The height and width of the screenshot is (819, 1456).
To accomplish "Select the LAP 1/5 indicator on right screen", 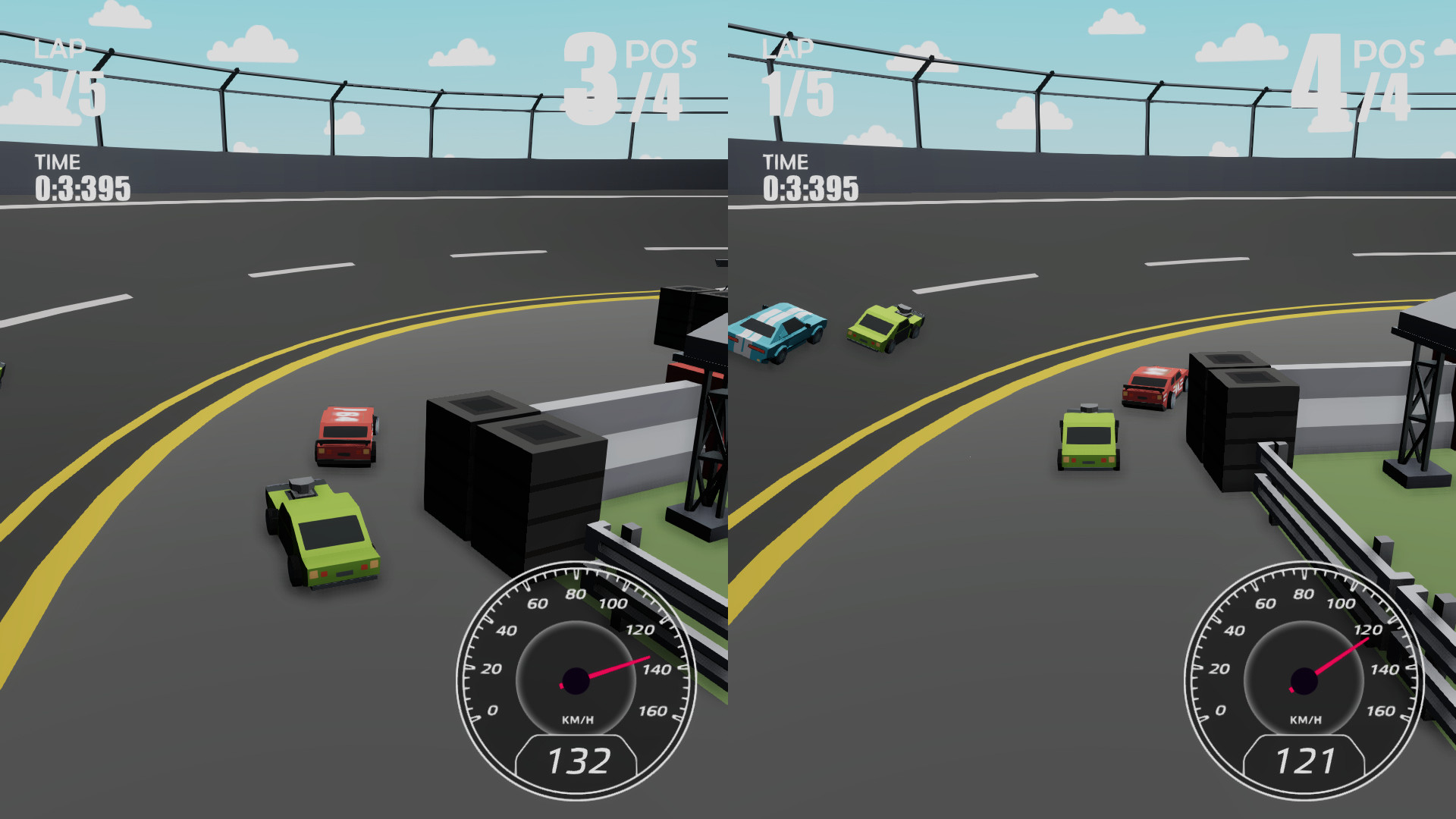I will (792, 72).
